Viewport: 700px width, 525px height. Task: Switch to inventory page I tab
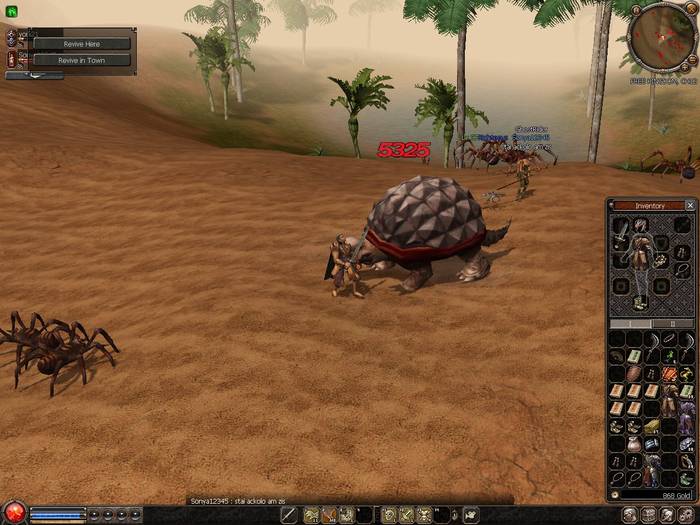coord(631,324)
